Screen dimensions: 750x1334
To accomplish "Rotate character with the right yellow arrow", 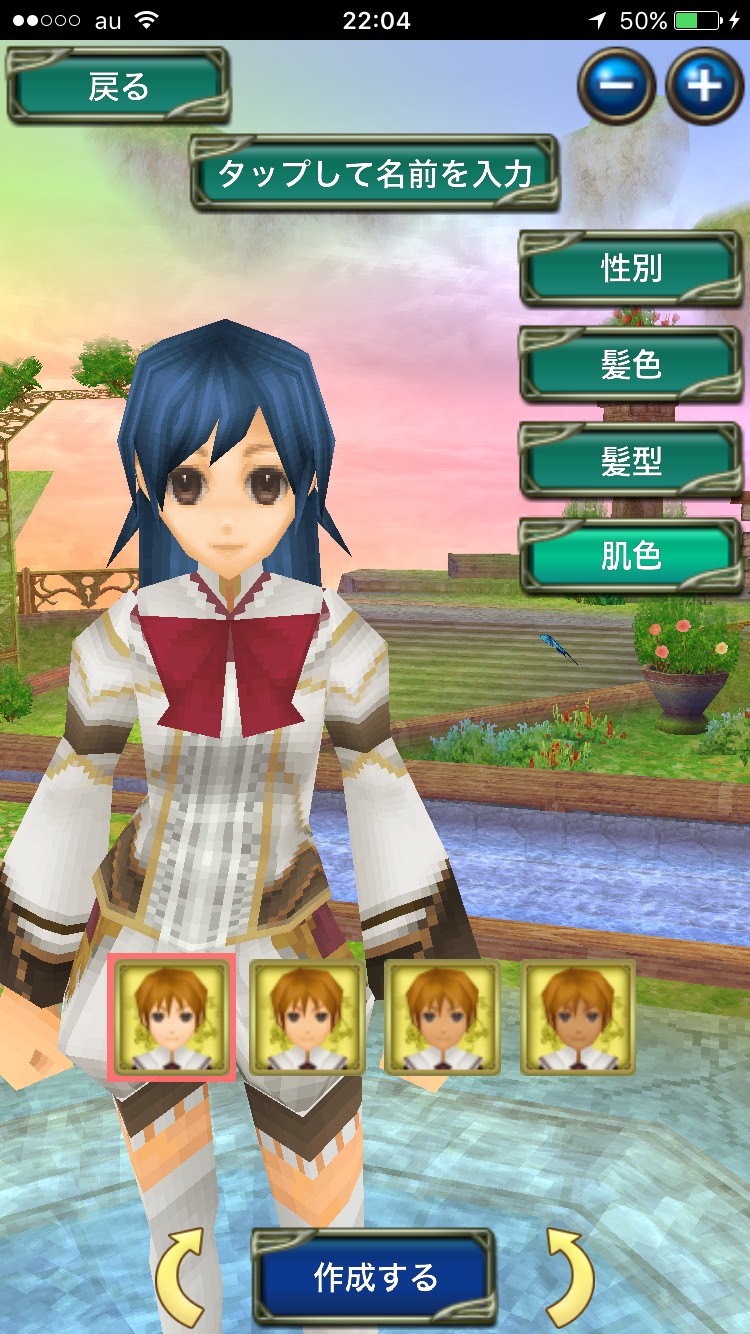I will (x=570, y=1277).
